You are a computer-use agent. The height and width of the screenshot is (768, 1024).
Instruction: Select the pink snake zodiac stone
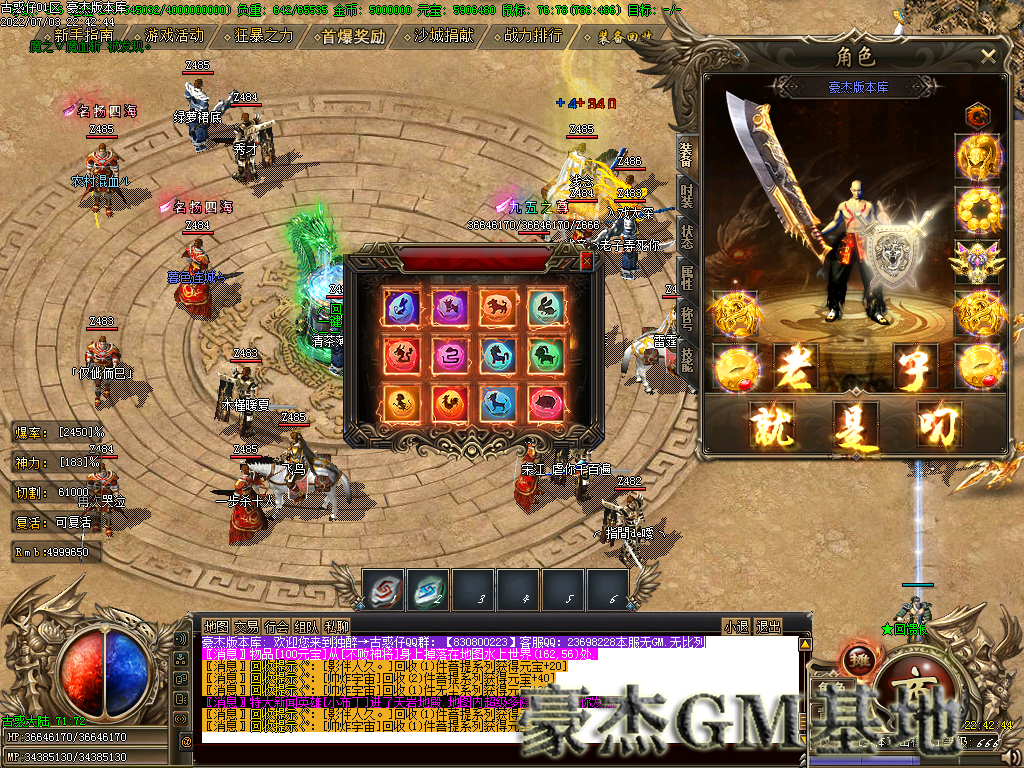[x=450, y=355]
